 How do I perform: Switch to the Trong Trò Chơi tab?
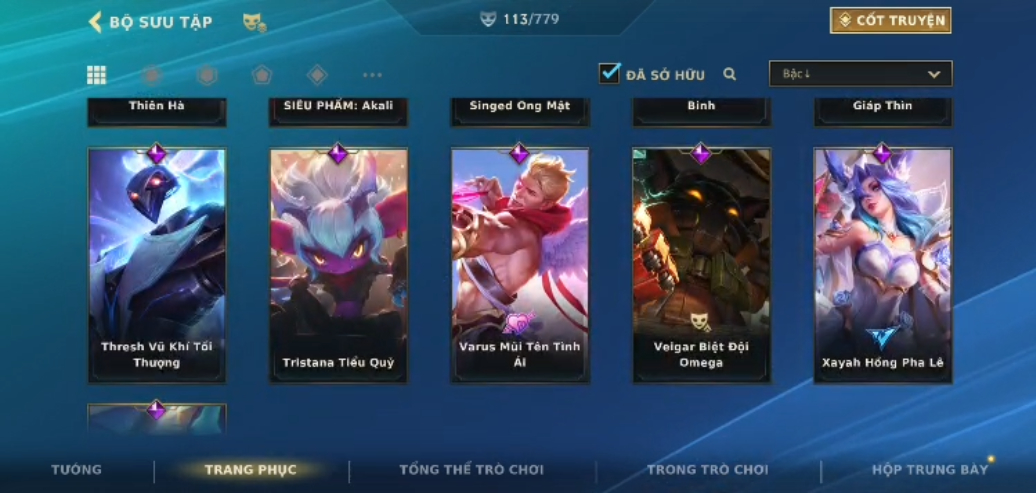[708, 470]
